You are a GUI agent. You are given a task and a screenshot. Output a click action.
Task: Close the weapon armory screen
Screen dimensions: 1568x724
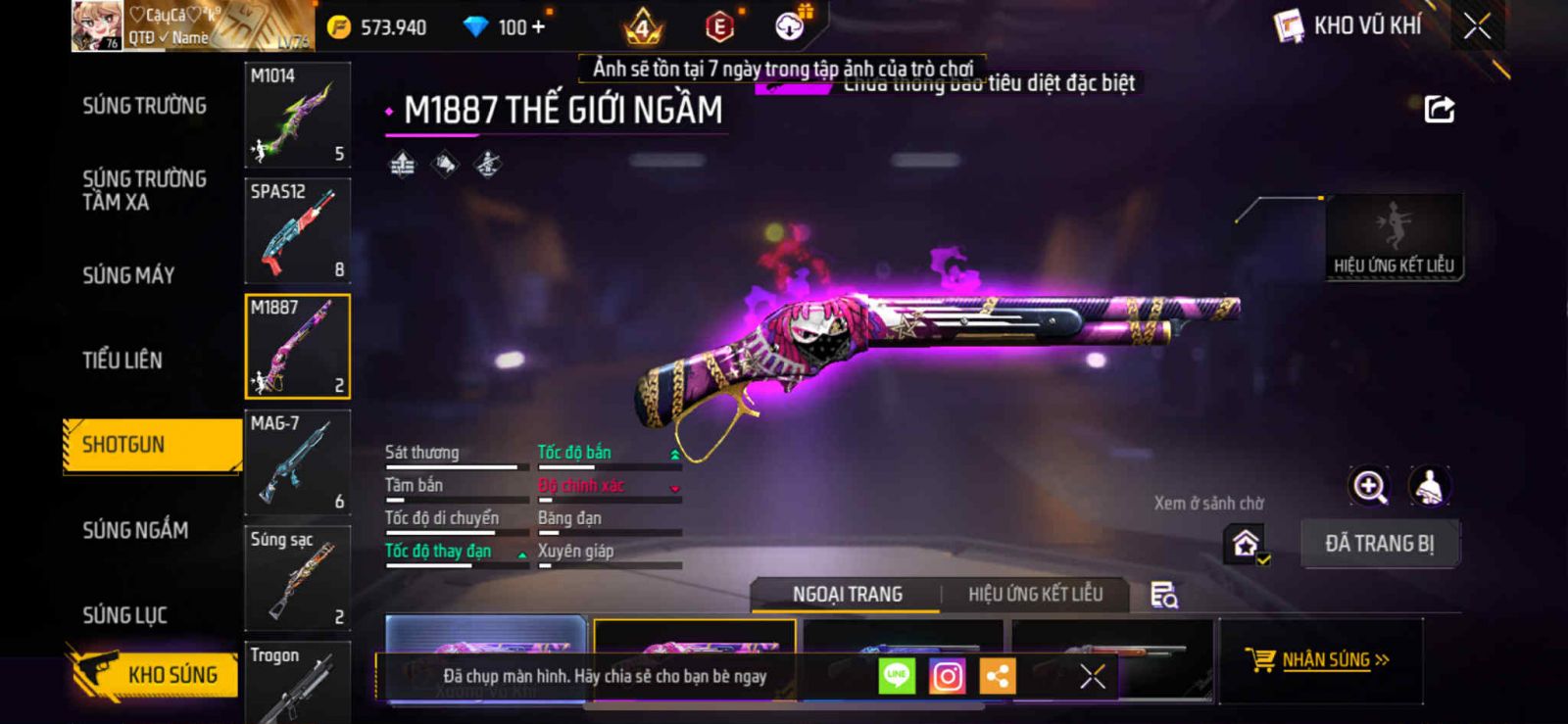pos(1477,26)
